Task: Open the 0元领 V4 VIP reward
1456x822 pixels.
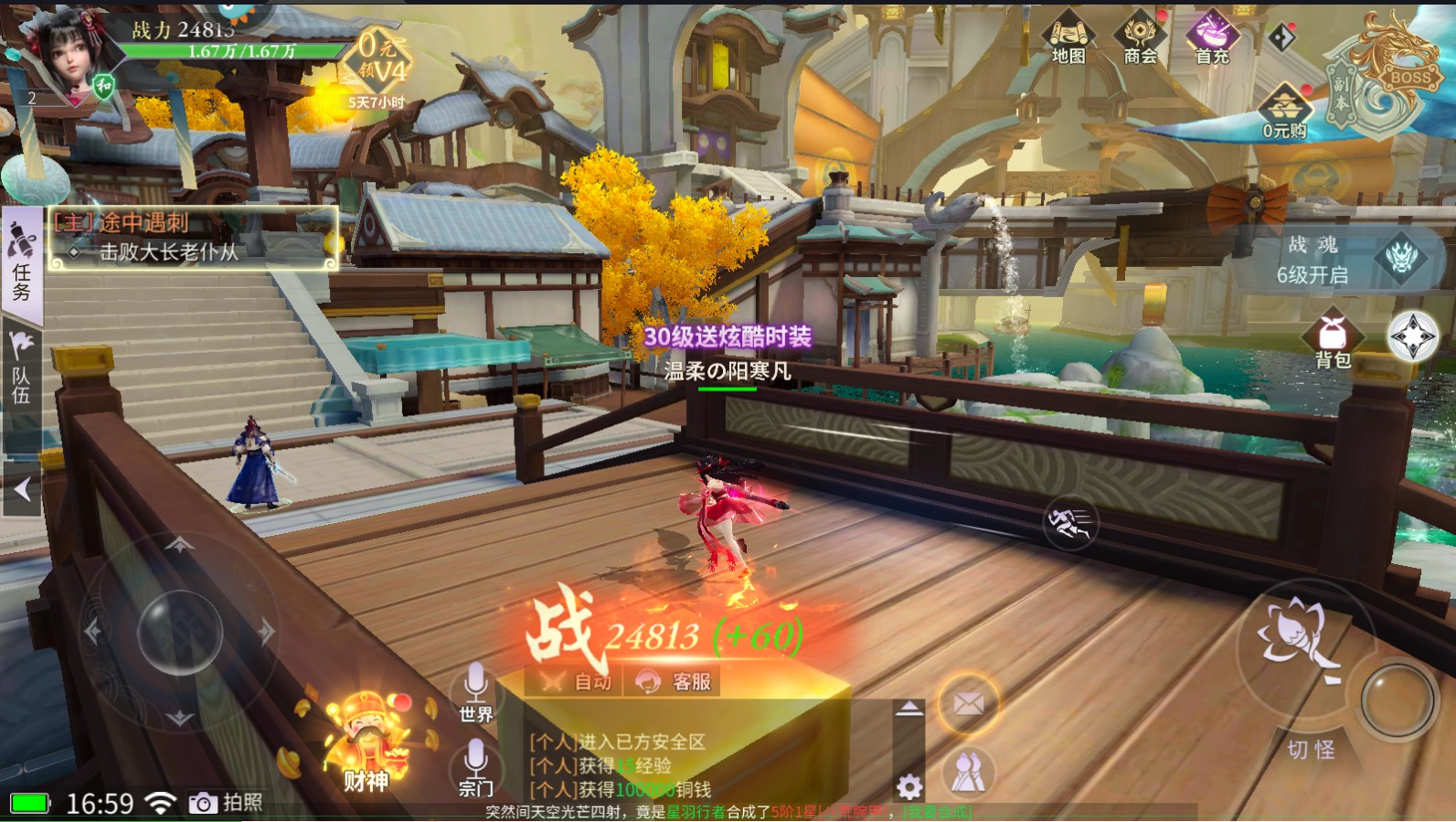Action: [x=377, y=62]
